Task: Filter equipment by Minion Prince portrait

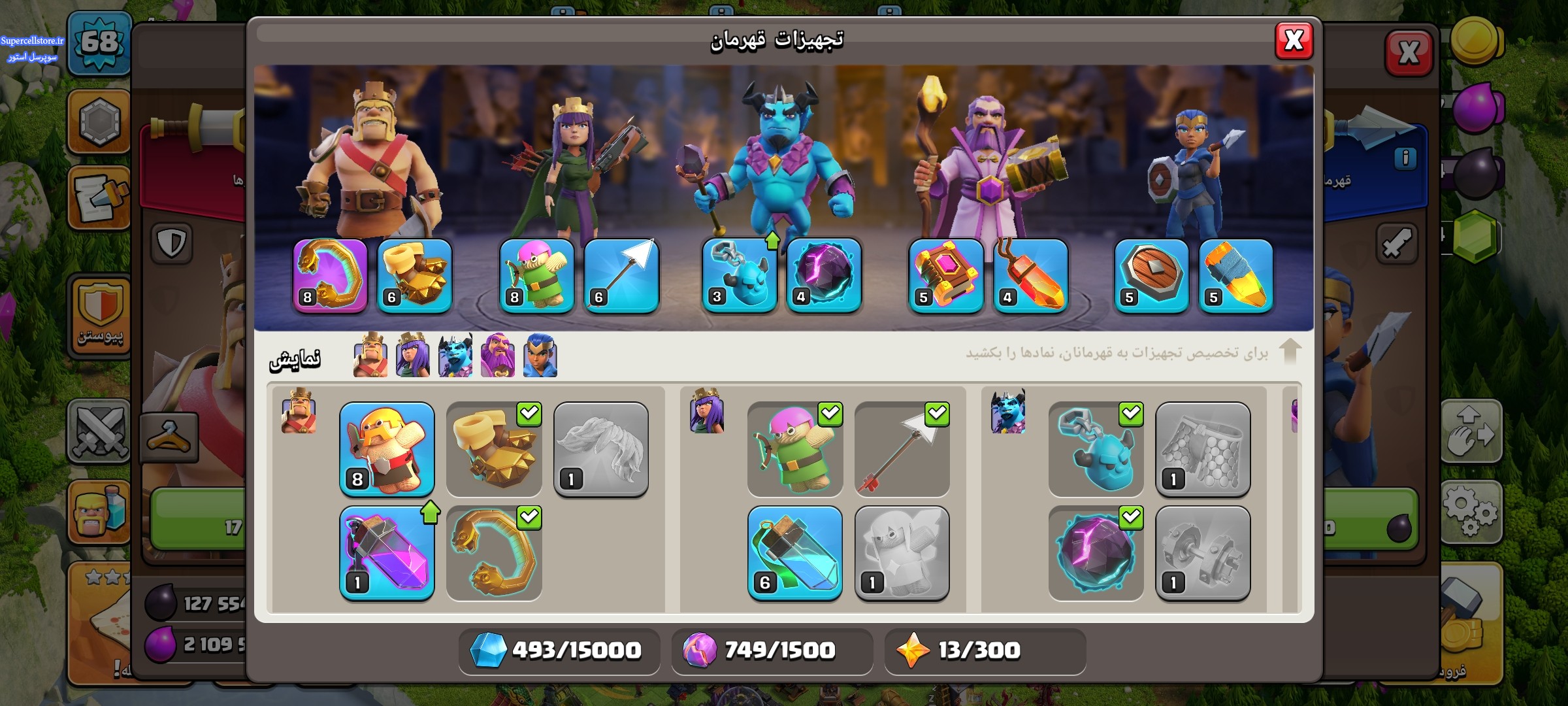Action: [x=455, y=356]
